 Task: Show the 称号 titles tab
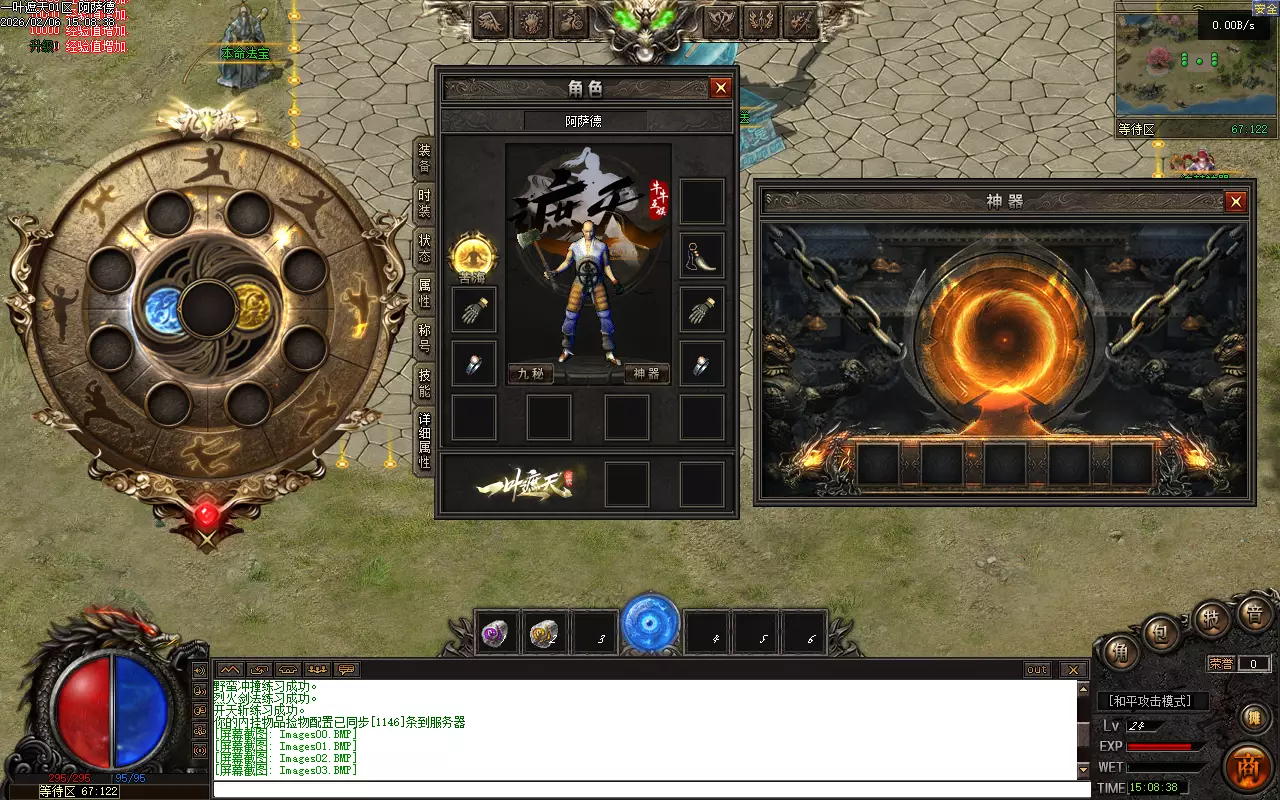[425, 338]
